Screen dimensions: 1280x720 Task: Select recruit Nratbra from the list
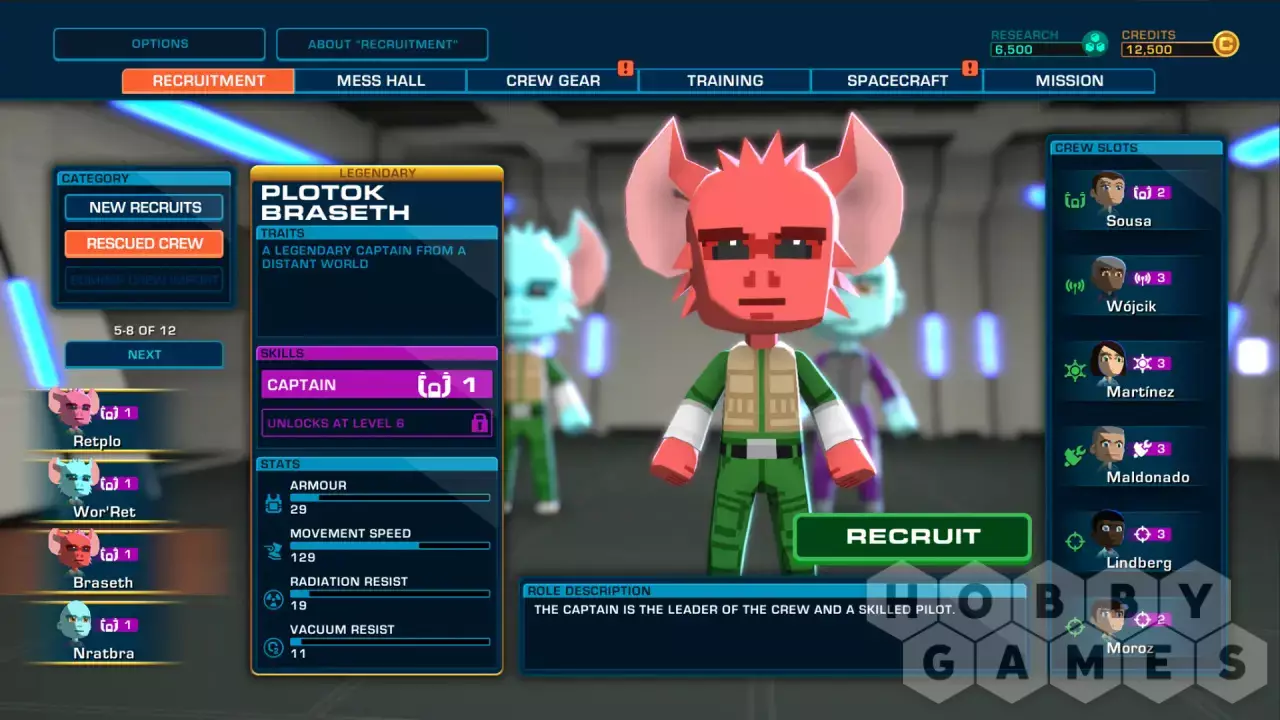[x=103, y=634]
